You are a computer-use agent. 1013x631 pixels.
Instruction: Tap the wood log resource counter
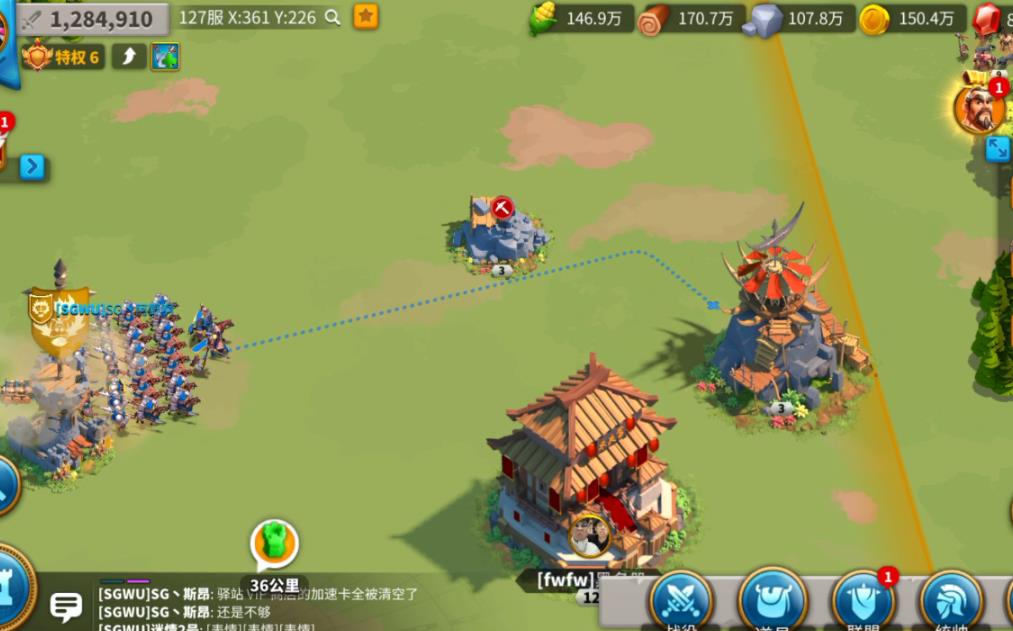[692, 18]
